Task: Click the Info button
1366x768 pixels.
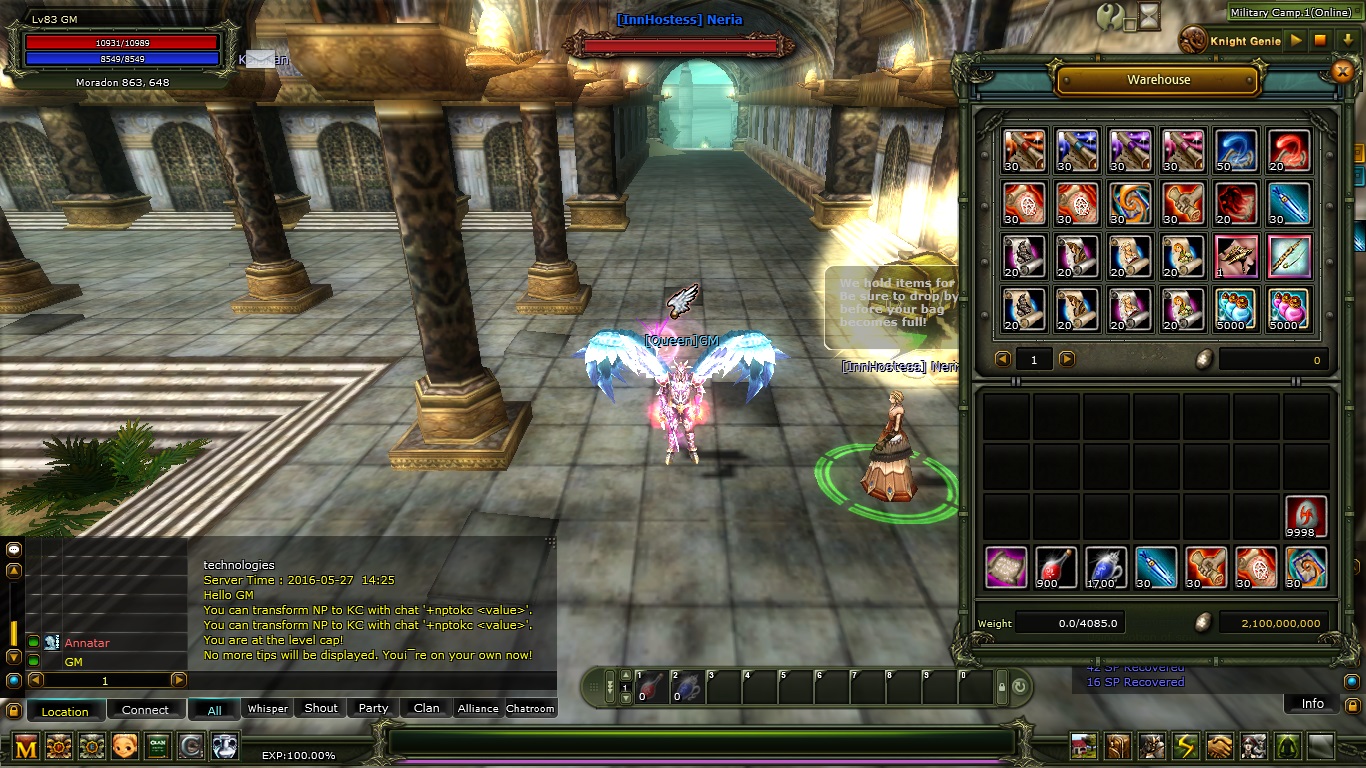Action: [x=1312, y=704]
